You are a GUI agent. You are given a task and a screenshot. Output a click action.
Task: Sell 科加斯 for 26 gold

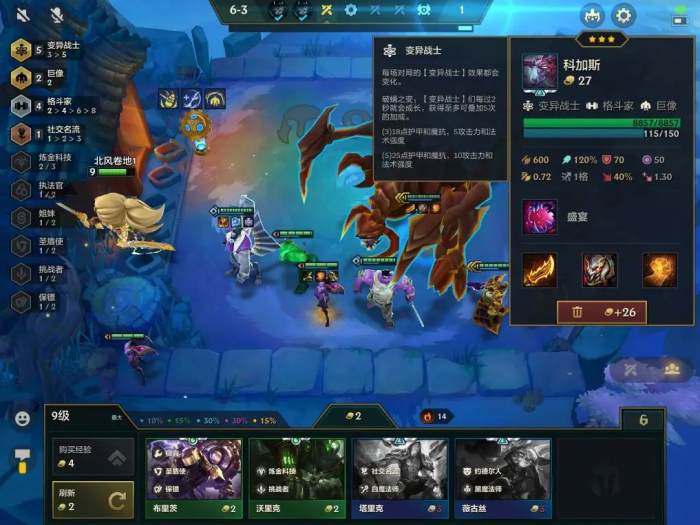click(x=601, y=312)
